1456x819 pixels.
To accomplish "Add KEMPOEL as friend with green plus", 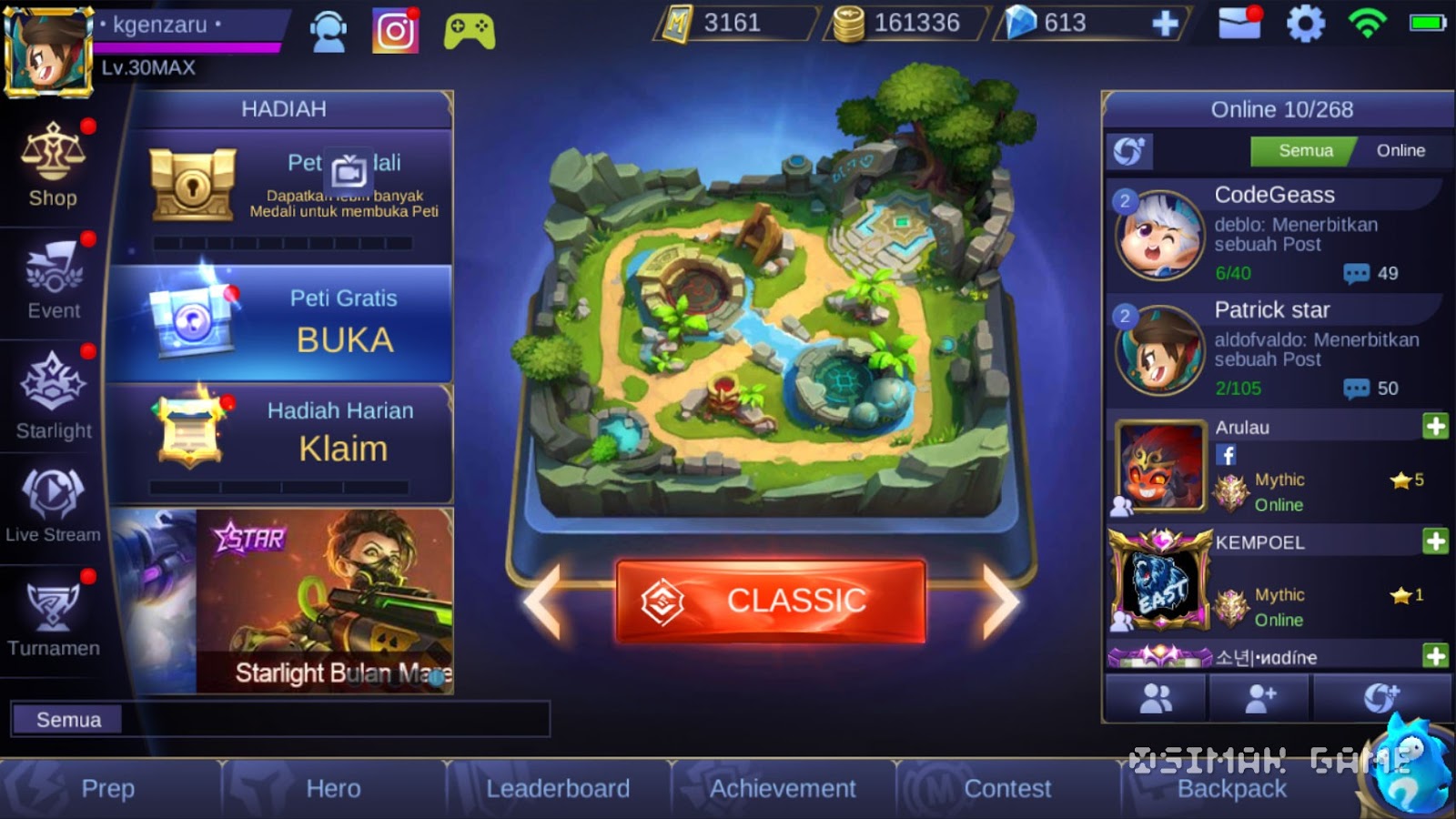I will click(x=1435, y=540).
